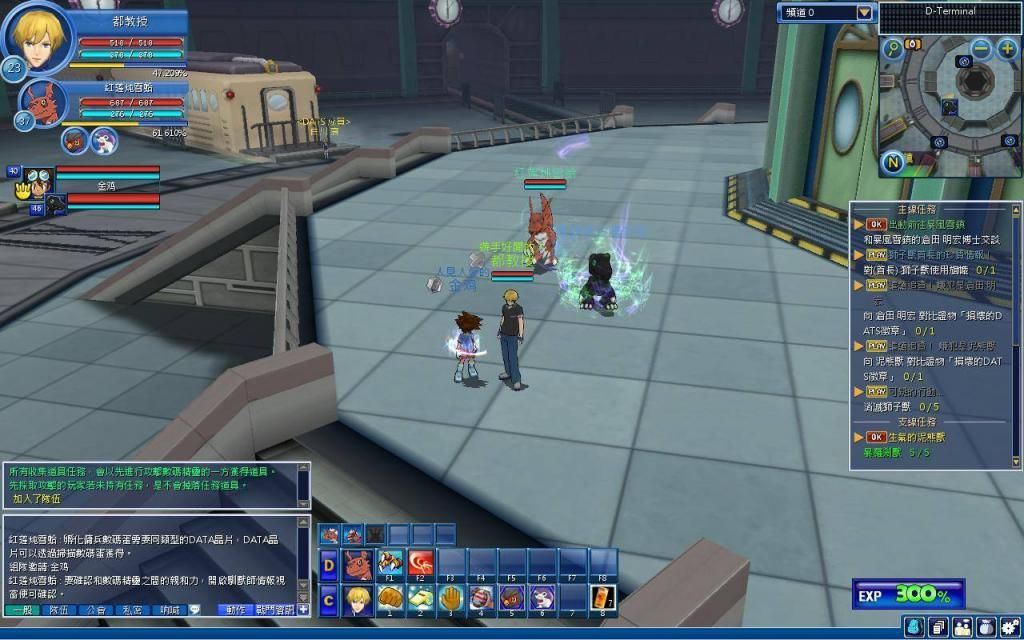Click the minimap magnifier search button
This screenshot has height=640, width=1024.
coord(891,48)
